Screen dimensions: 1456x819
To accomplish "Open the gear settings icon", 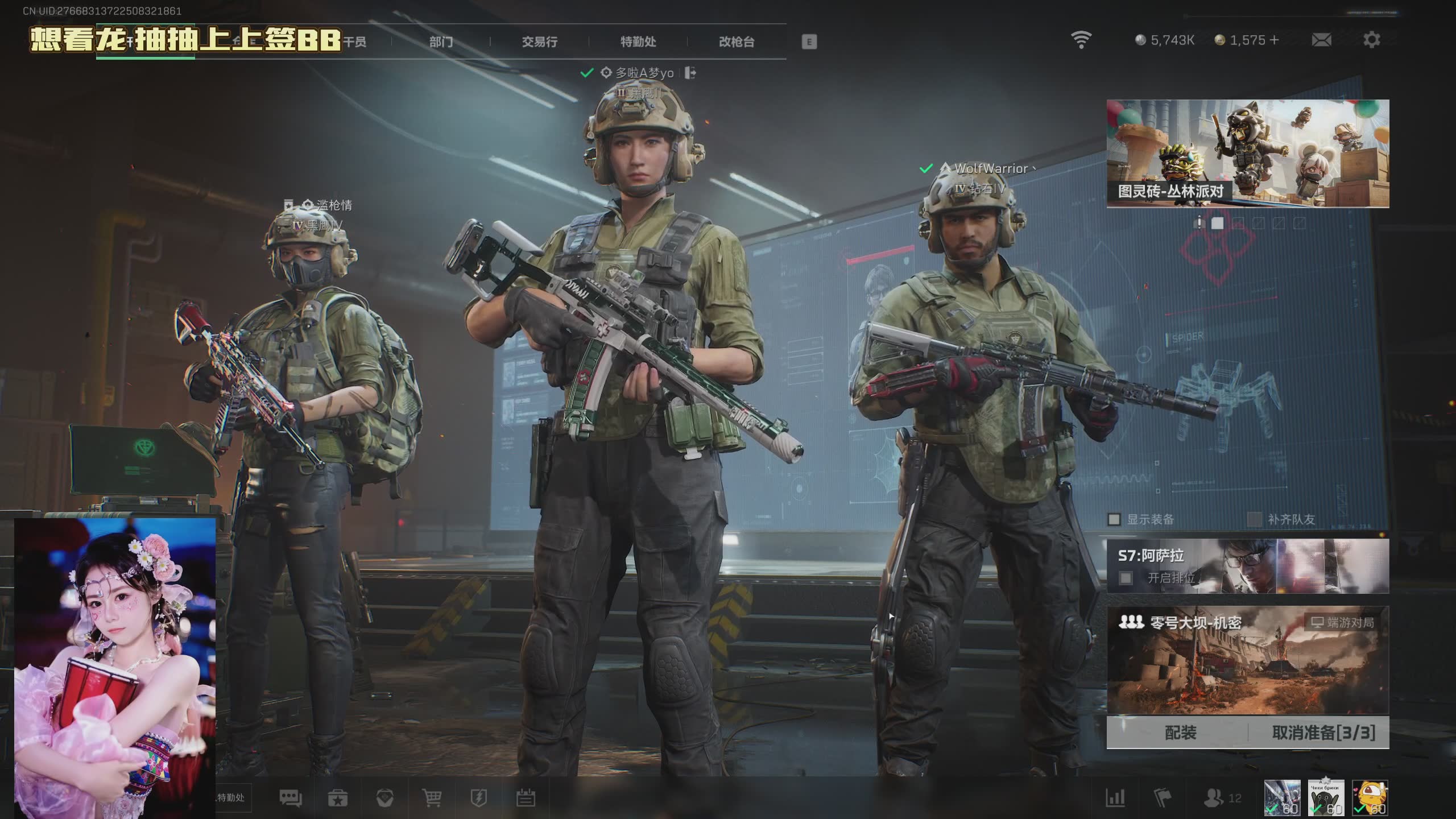I will pos(1371,40).
